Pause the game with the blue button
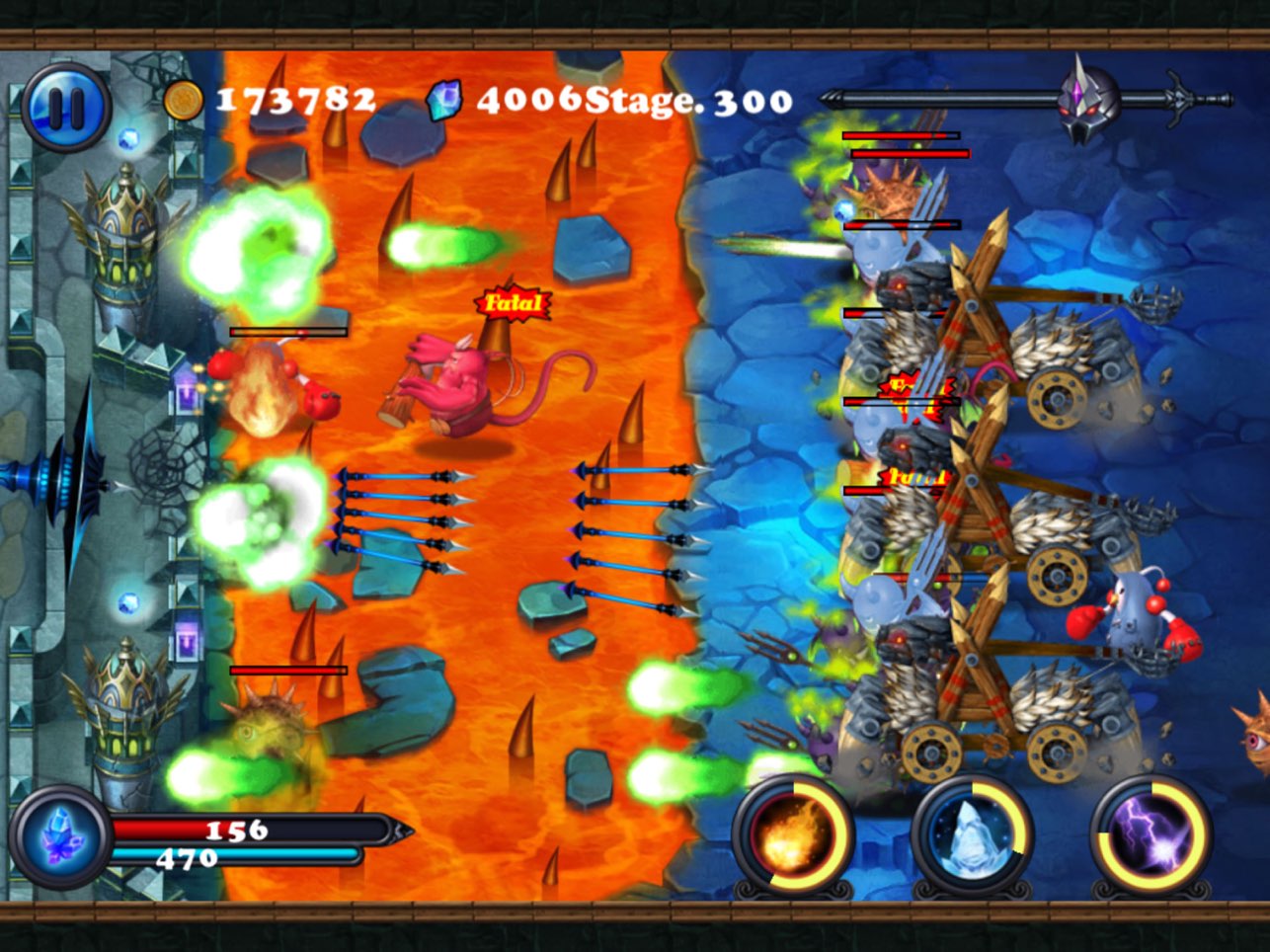 tap(66, 108)
